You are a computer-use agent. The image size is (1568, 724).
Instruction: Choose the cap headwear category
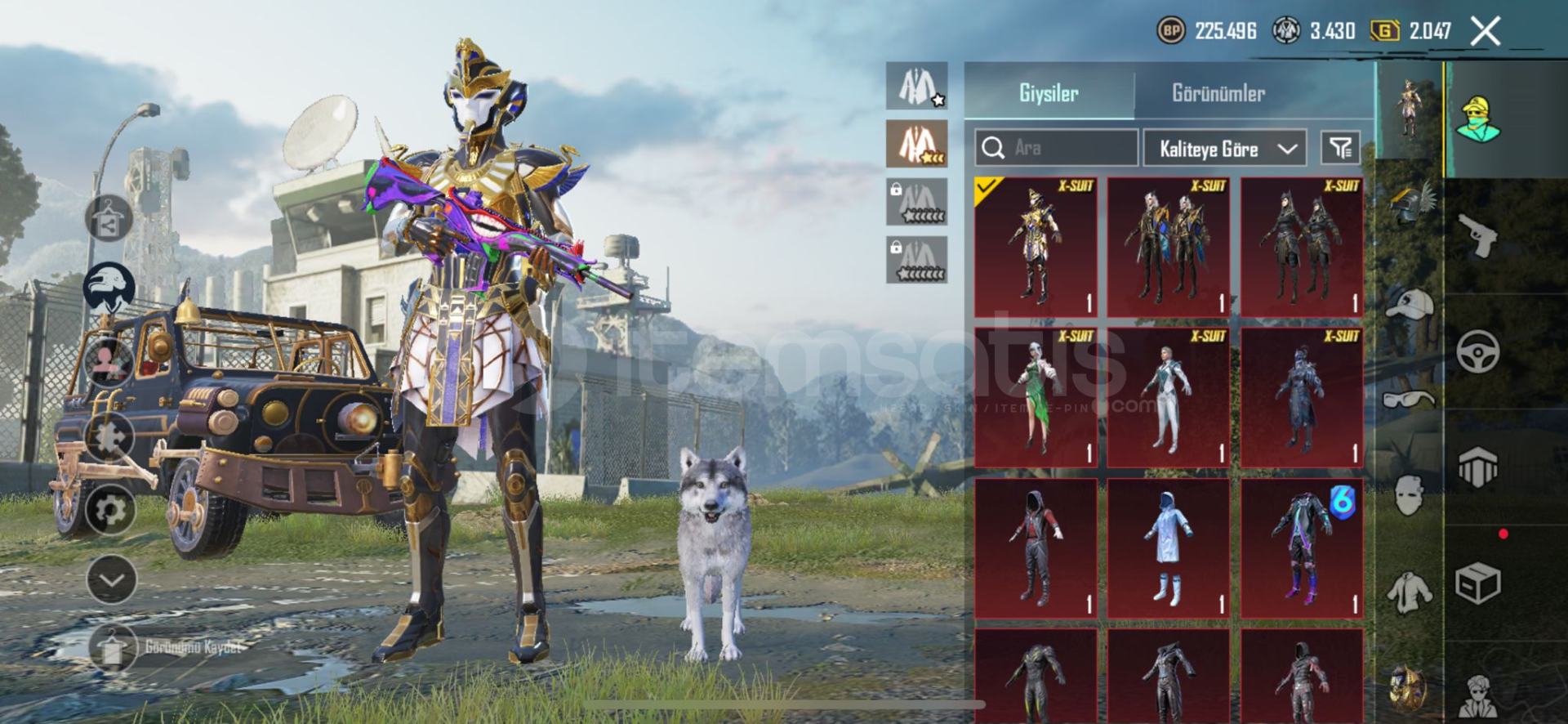pyautogui.click(x=1410, y=304)
